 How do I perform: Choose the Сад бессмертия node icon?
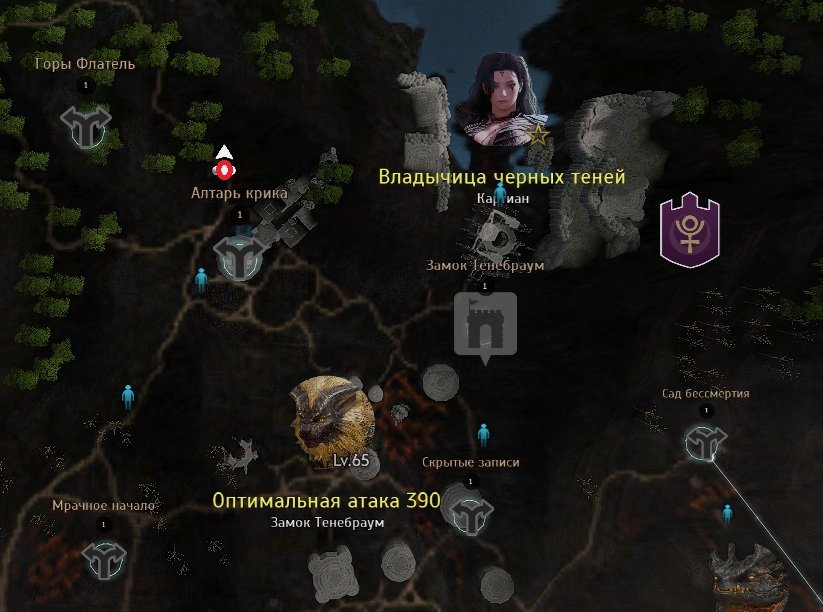click(x=705, y=443)
